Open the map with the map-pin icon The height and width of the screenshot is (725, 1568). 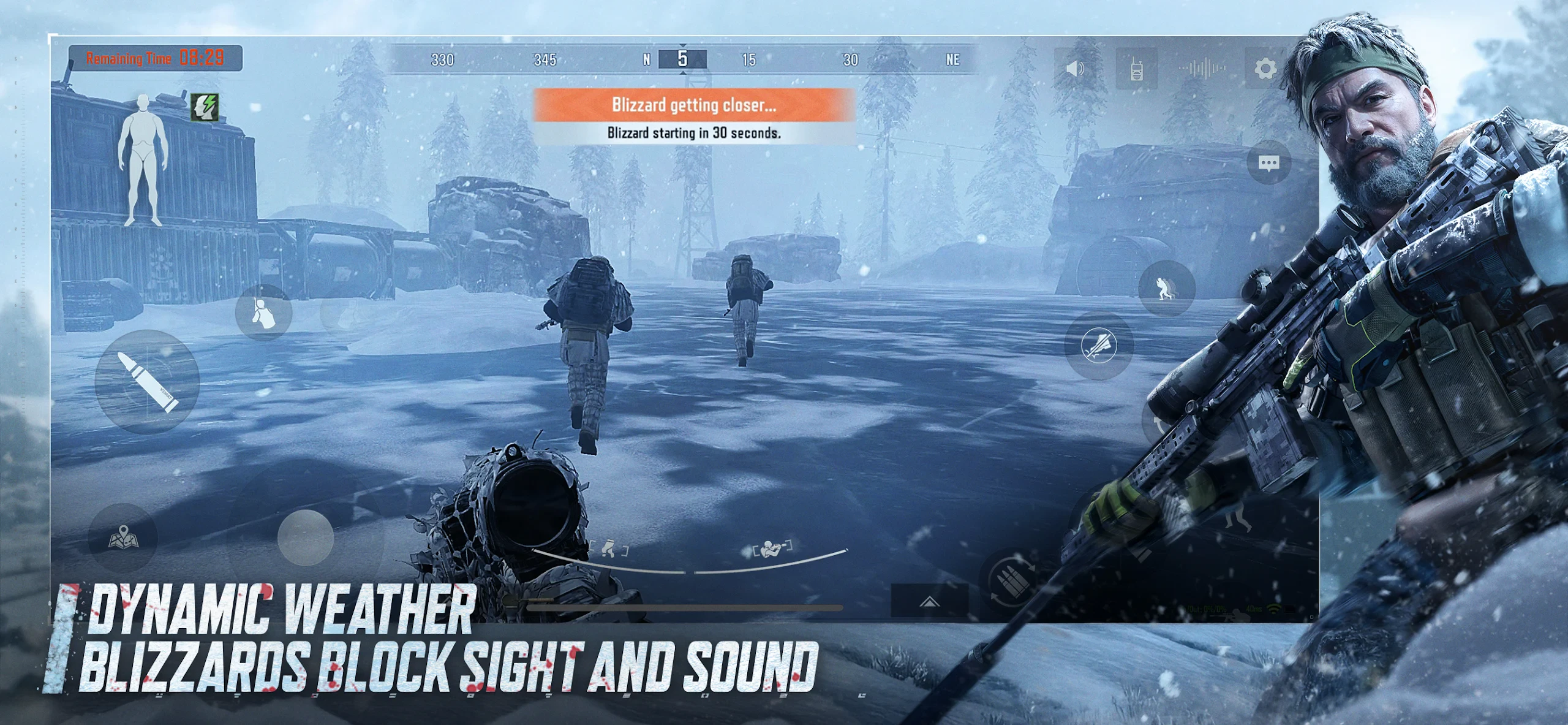(123, 538)
